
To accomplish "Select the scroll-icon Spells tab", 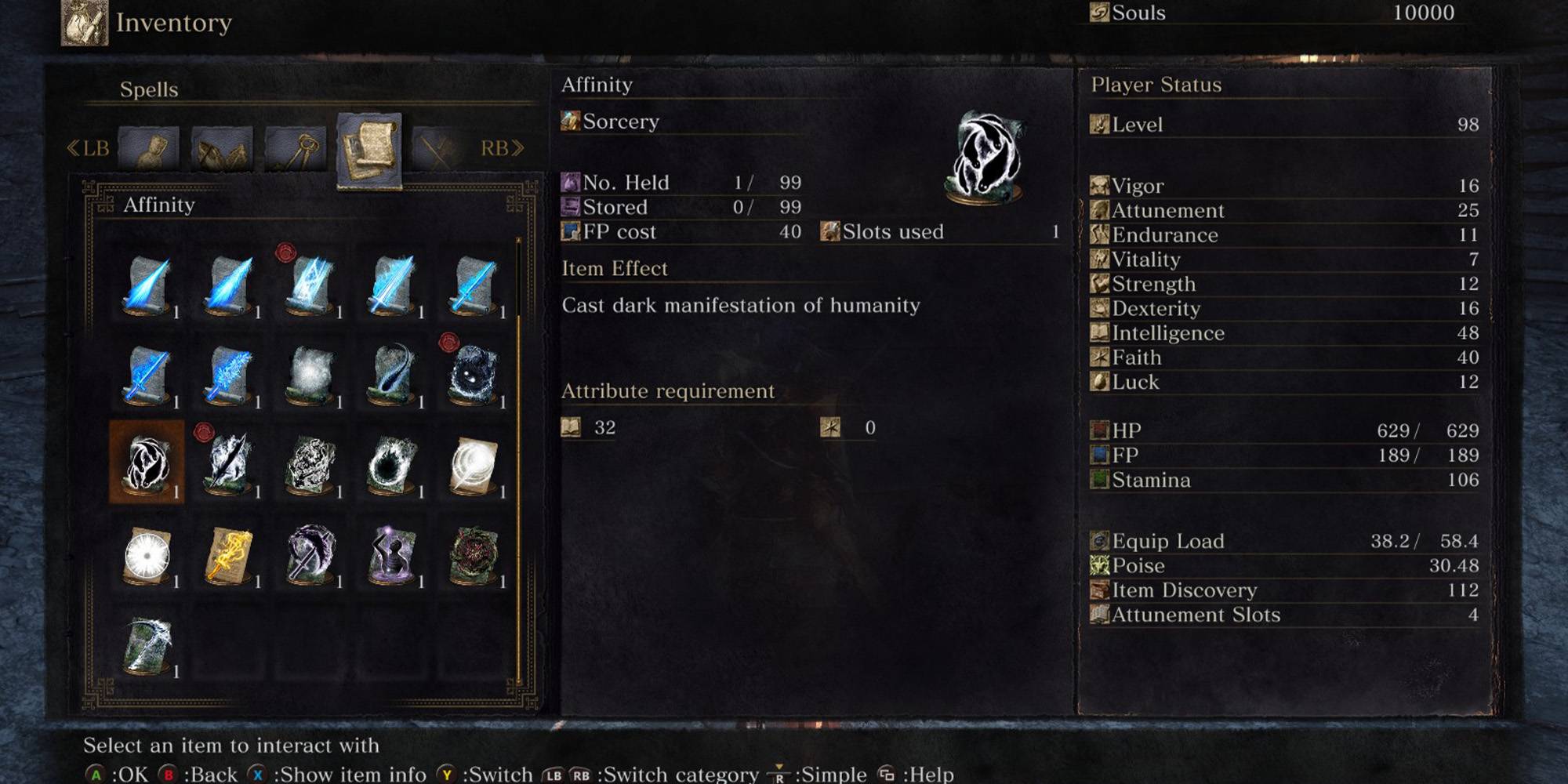I will [x=368, y=149].
